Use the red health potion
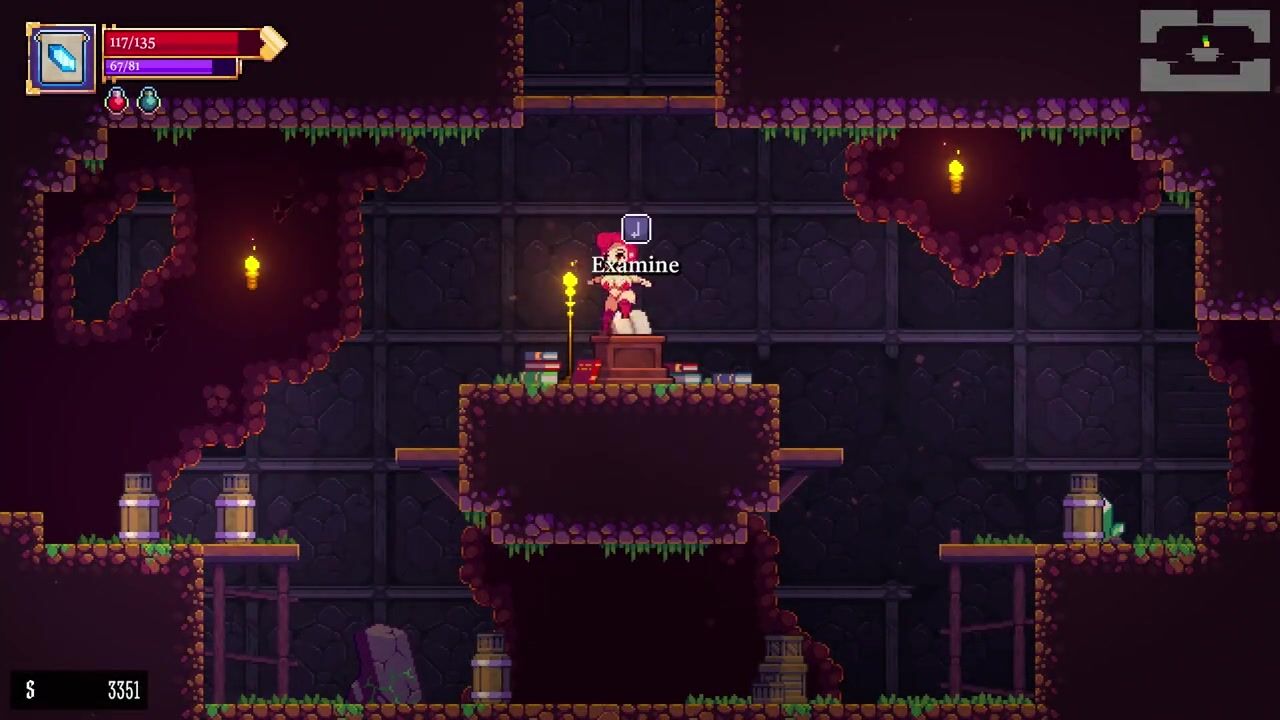The image size is (1280, 720). 117,100
